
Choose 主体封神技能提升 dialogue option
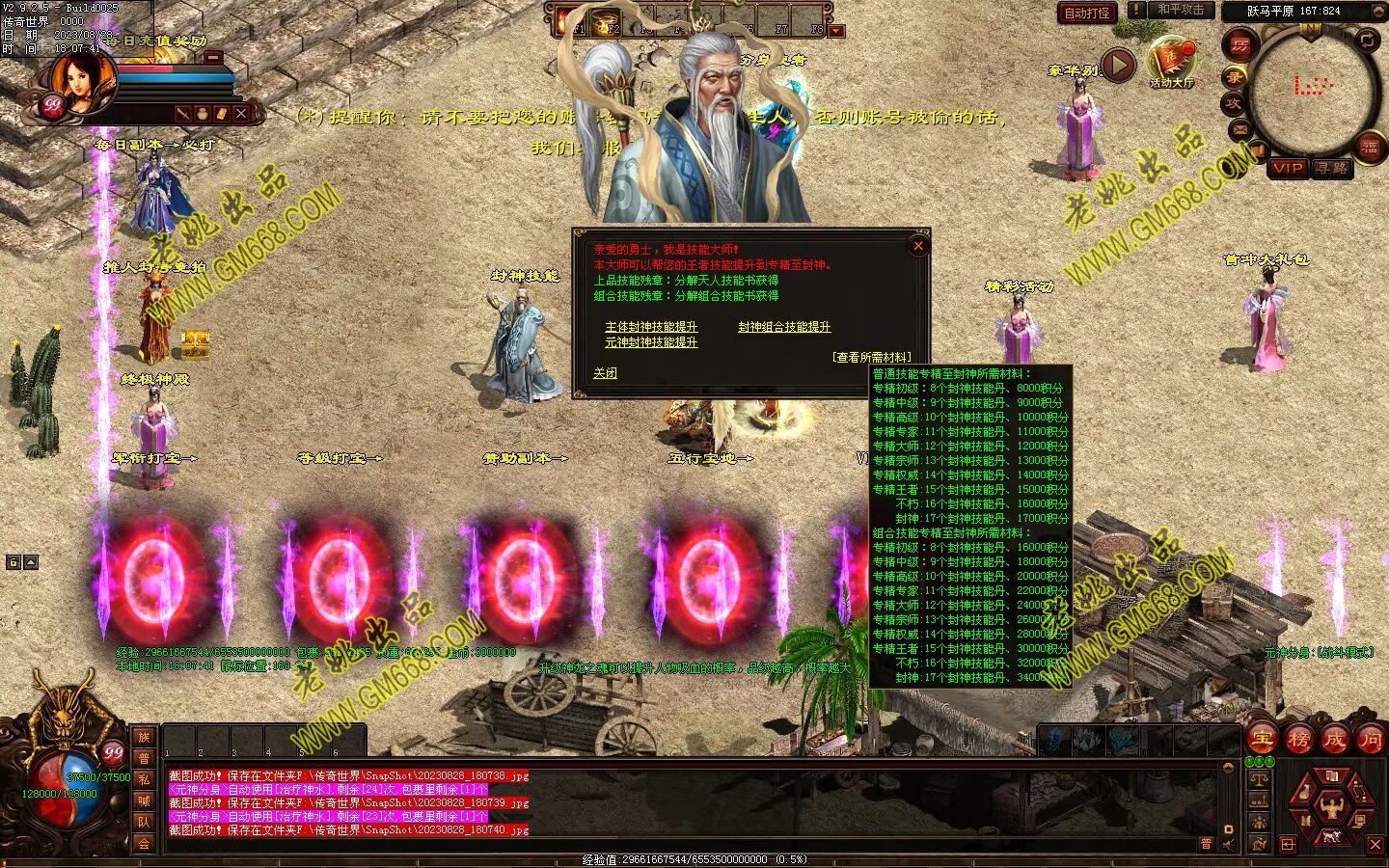(x=651, y=327)
